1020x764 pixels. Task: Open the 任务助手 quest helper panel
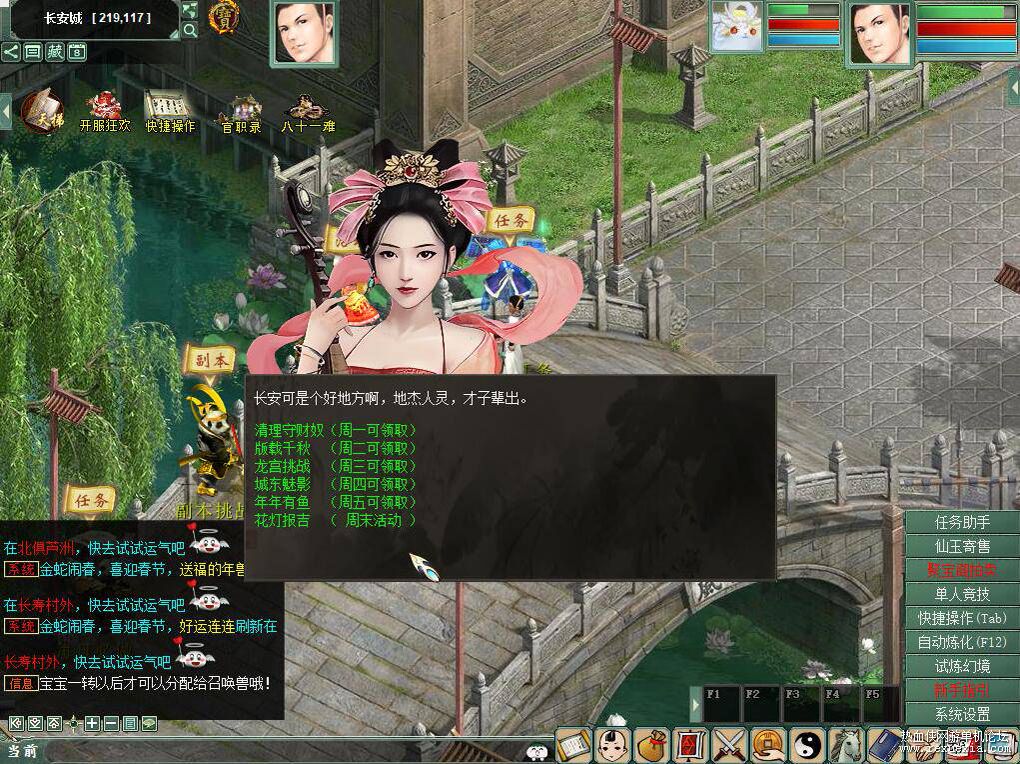(x=962, y=523)
